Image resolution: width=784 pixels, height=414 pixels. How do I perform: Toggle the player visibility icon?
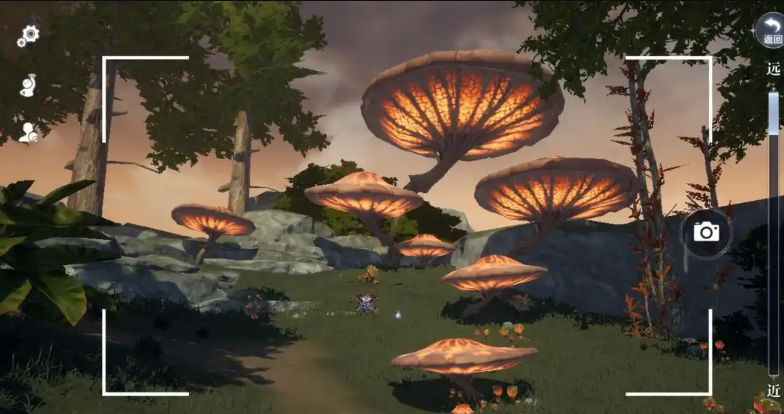(x=28, y=132)
